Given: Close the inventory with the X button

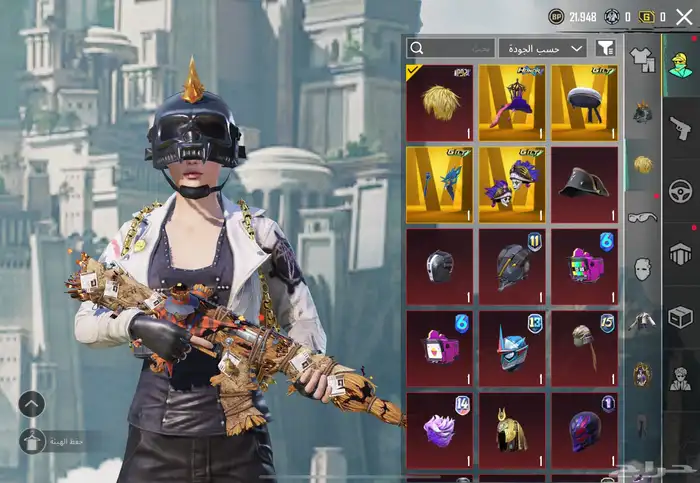Looking at the screenshot, I should tap(684, 16).
